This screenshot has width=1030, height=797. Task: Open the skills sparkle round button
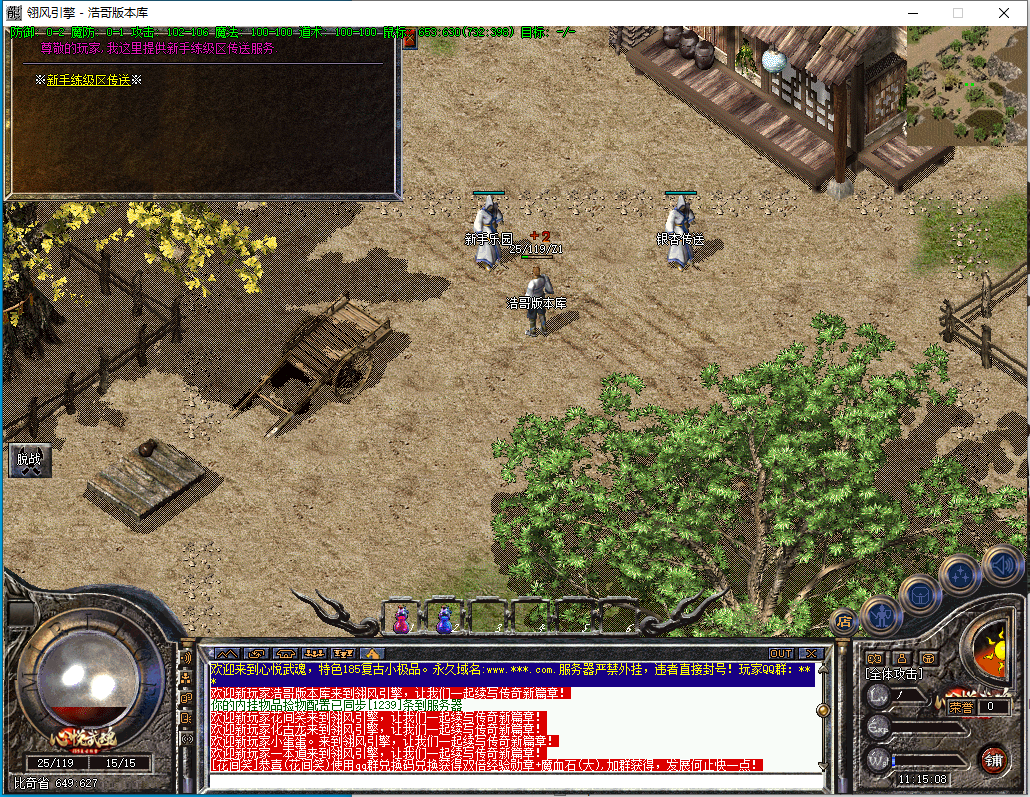click(960, 575)
